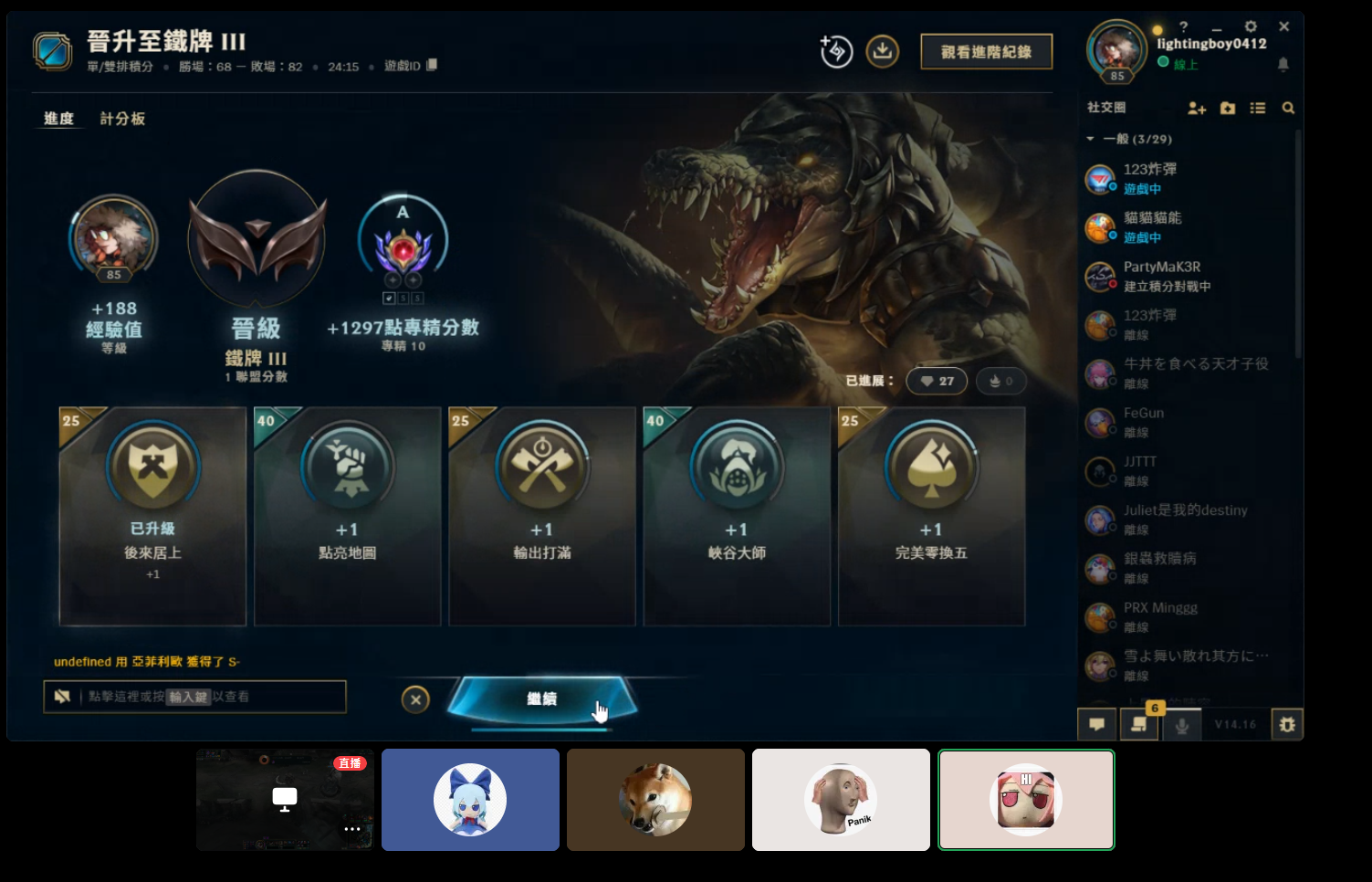Open client settings gear icon
The height and width of the screenshot is (882, 1372).
click(1251, 26)
